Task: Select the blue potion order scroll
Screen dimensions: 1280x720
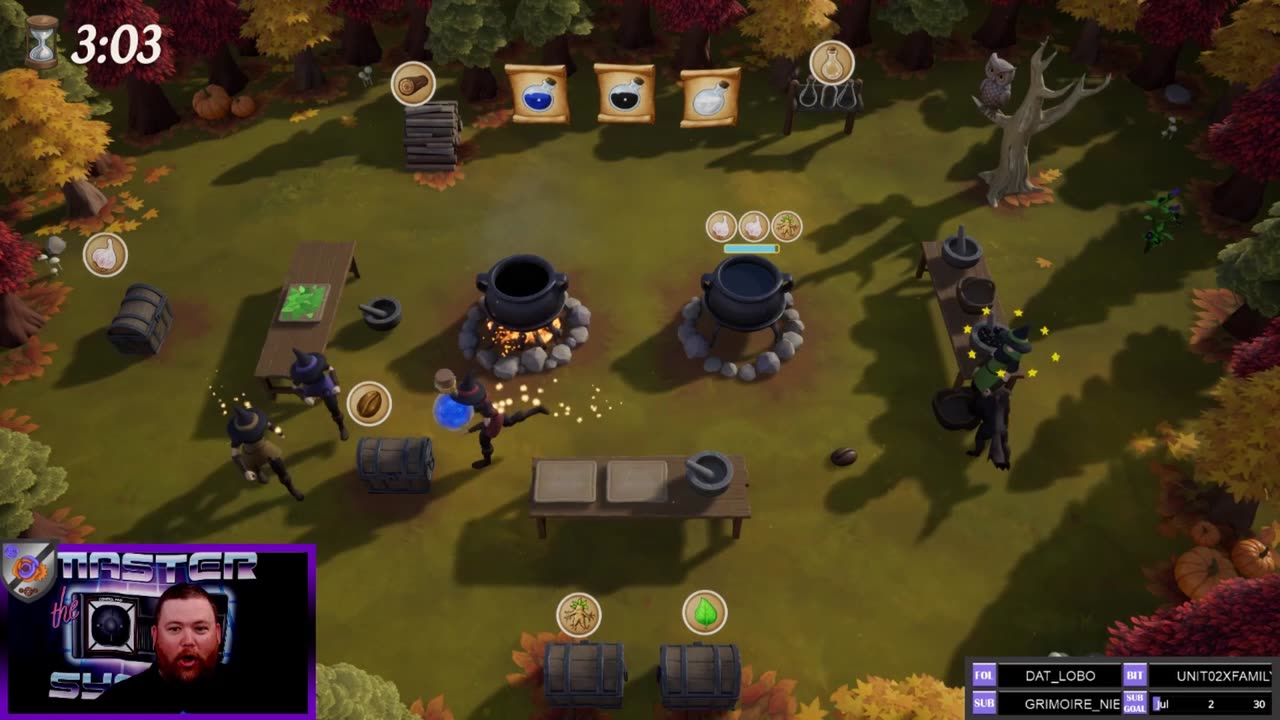Action: [x=537, y=95]
